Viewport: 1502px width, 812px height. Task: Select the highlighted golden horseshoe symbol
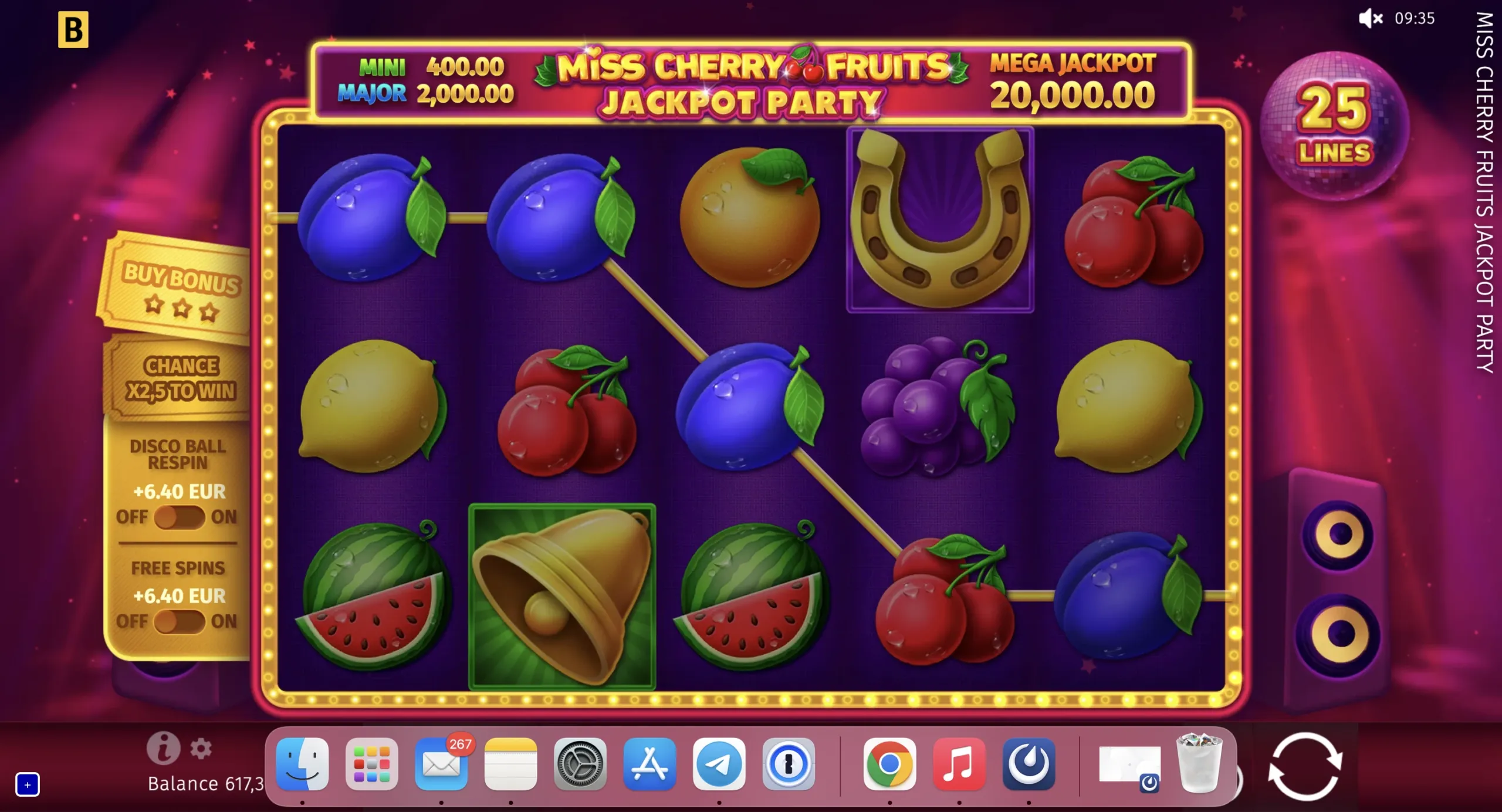939,219
